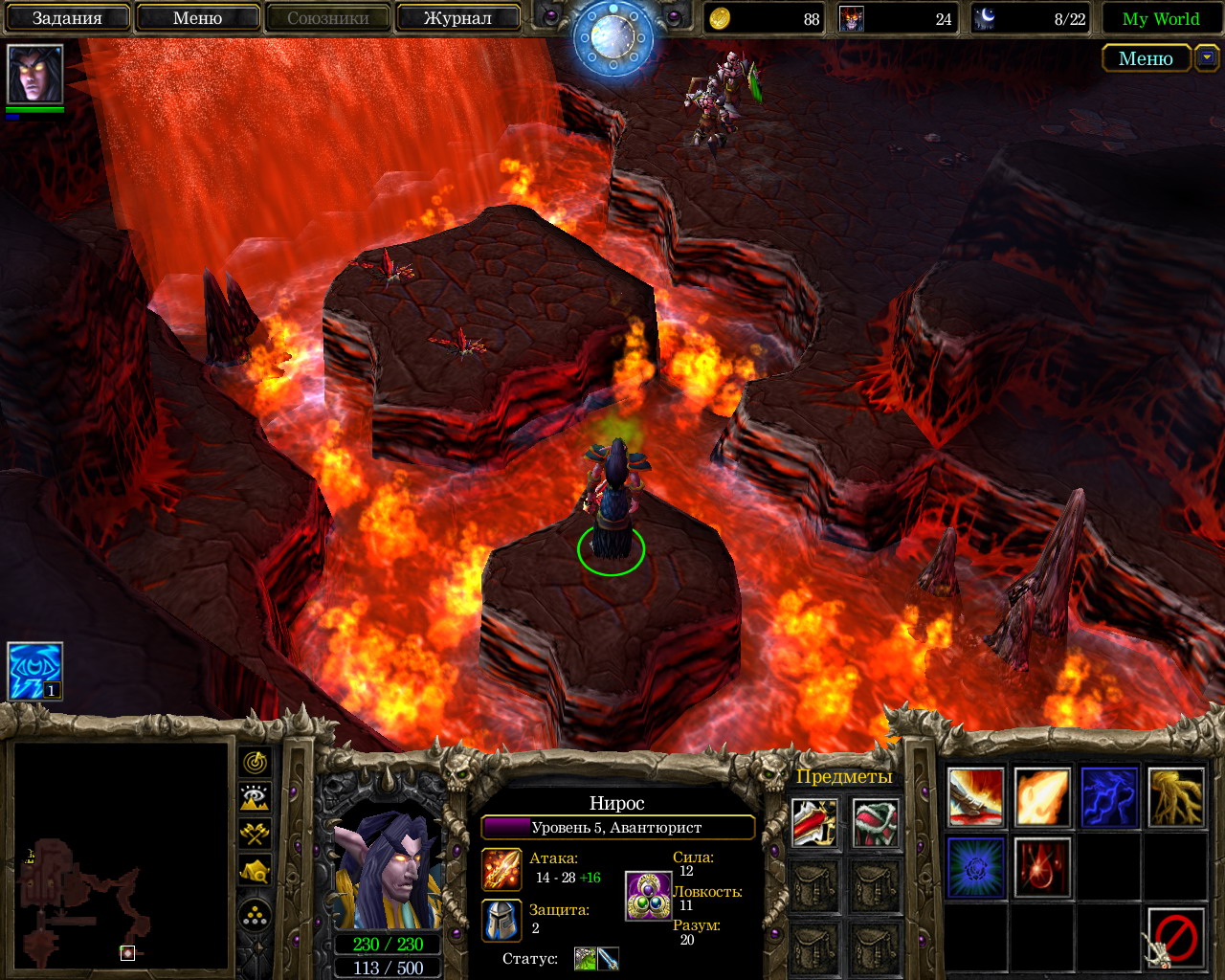Click the yellow Меню button below My World
The height and width of the screenshot is (980, 1225).
[x=1146, y=58]
